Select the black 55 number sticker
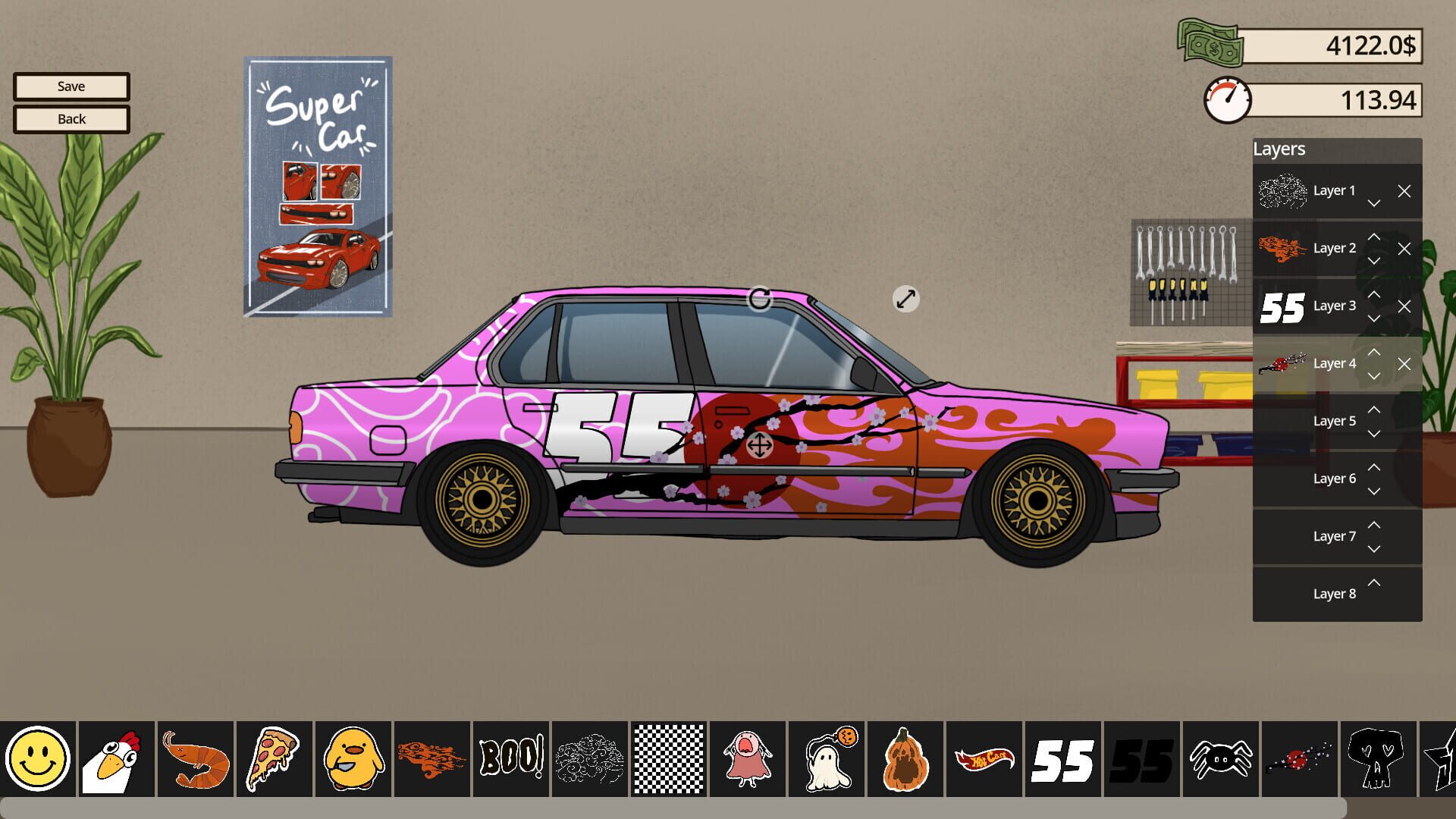This screenshot has width=1456, height=819. pos(1141,758)
